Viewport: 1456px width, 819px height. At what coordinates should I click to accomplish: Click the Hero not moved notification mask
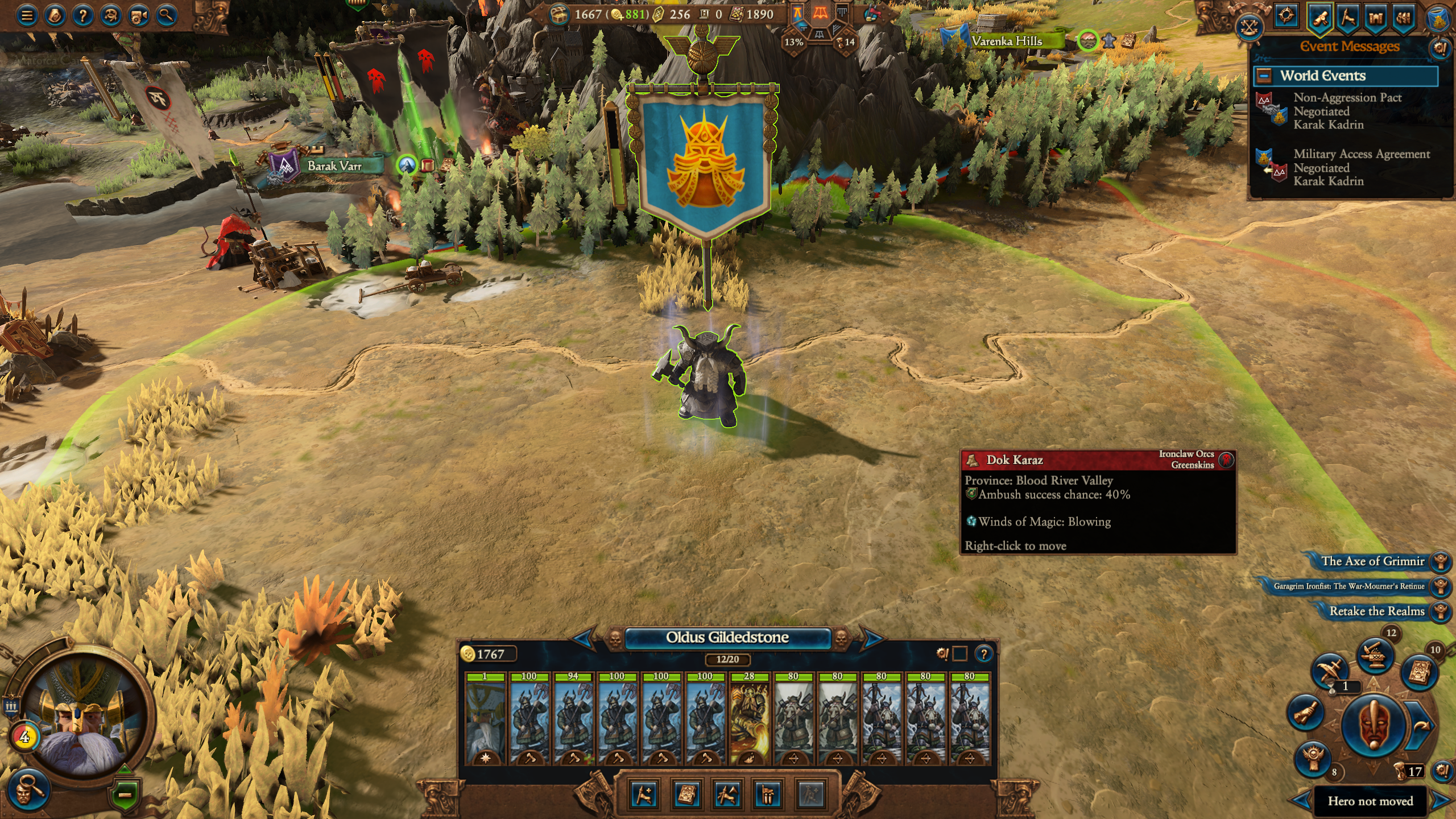point(1374,726)
